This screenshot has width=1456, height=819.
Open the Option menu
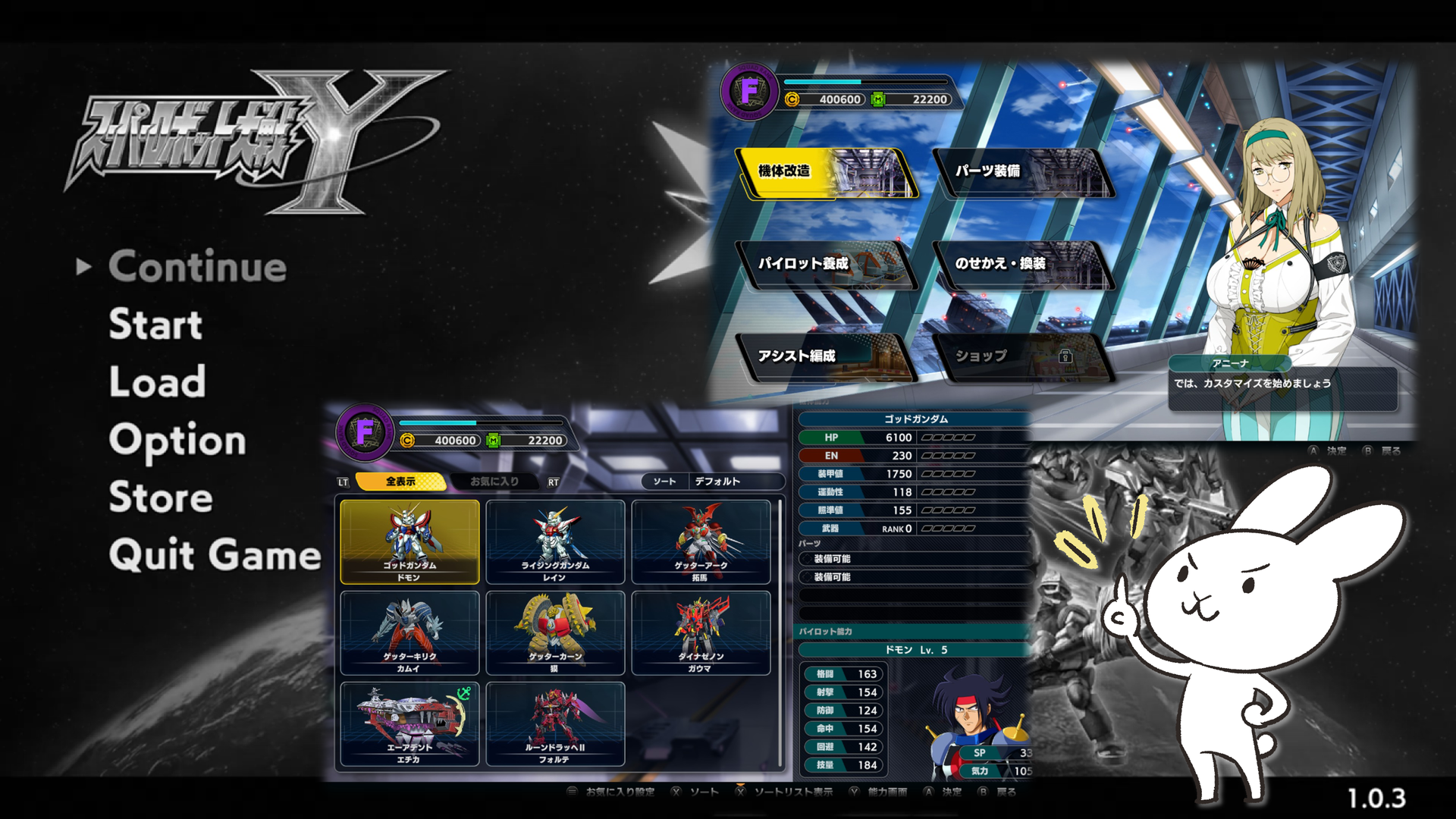click(x=177, y=440)
